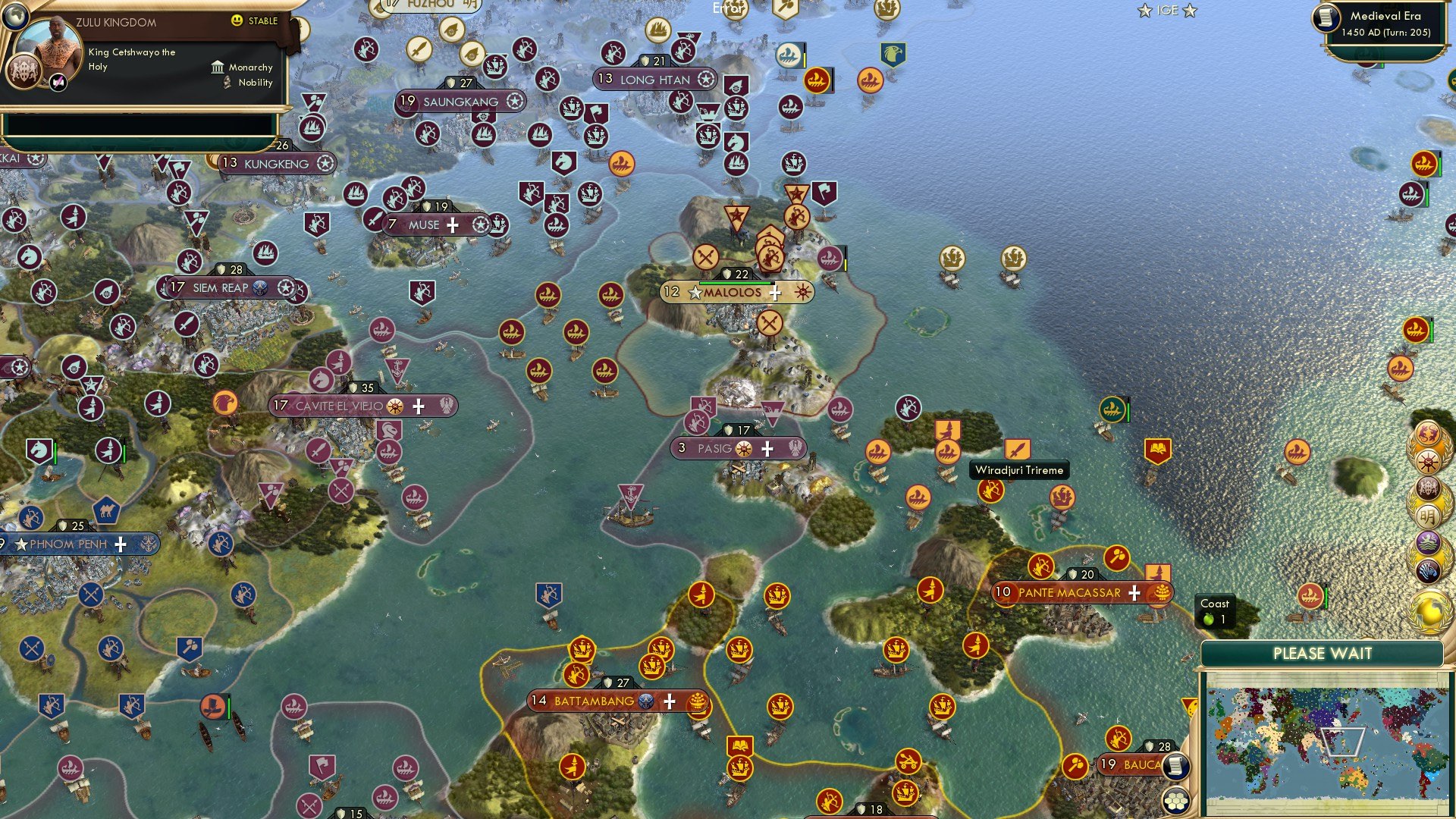Click the globe icon in the top-left corner
Viewport: 1456px width, 819px height.
point(16,17)
